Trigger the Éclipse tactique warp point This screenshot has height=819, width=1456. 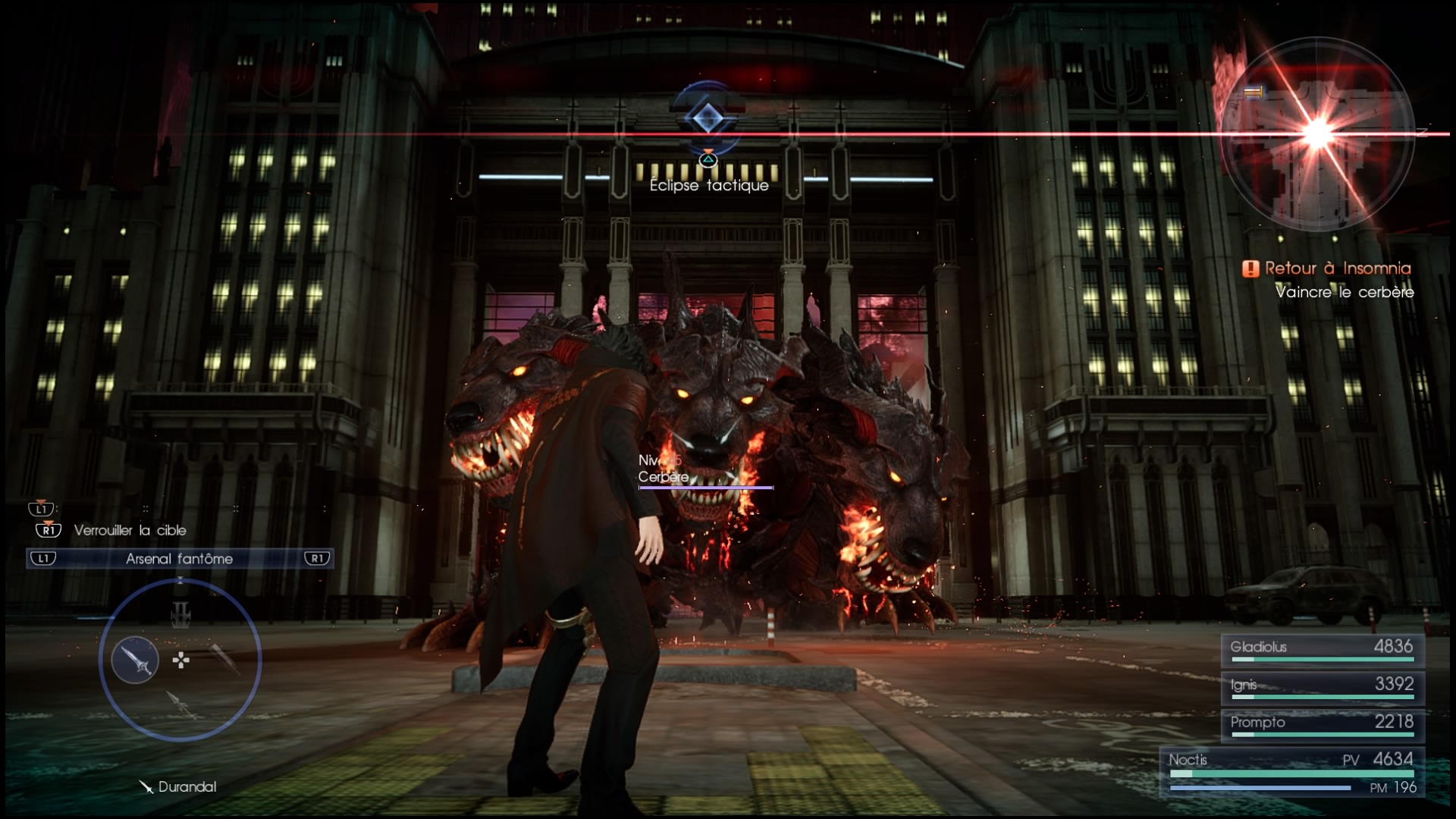coord(708,119)
